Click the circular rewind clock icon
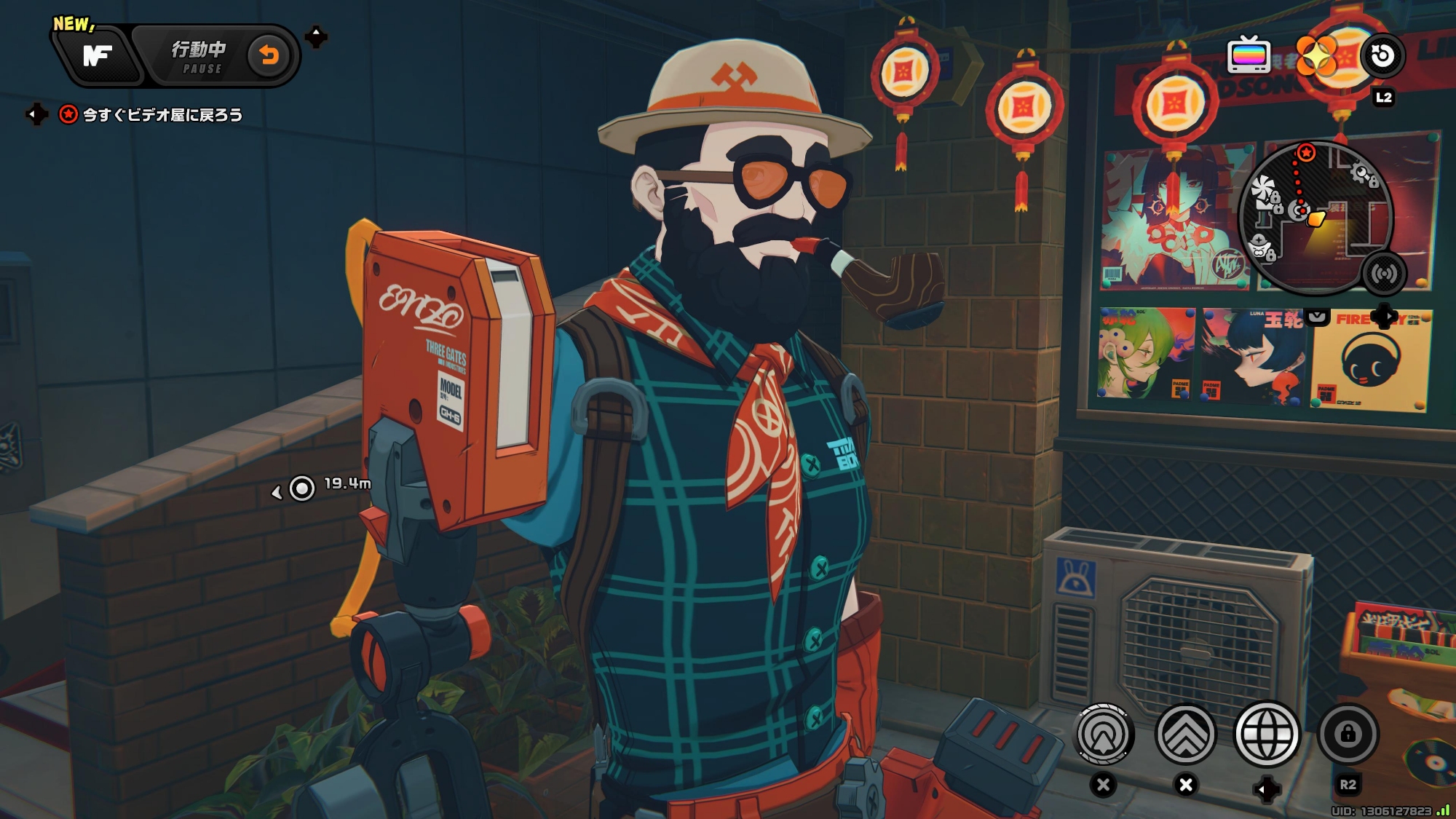Image resolution: width=1456 pixels, height=819 pixels. coord(1382,55)
